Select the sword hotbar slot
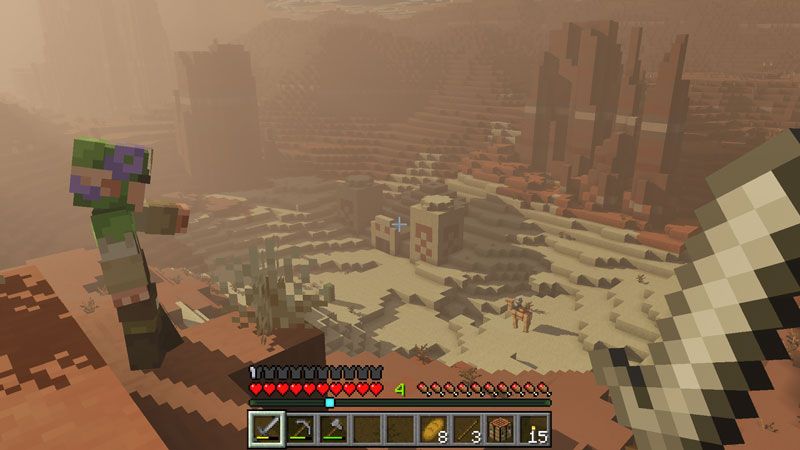The image size is (800, 450). tap(266, 430)
